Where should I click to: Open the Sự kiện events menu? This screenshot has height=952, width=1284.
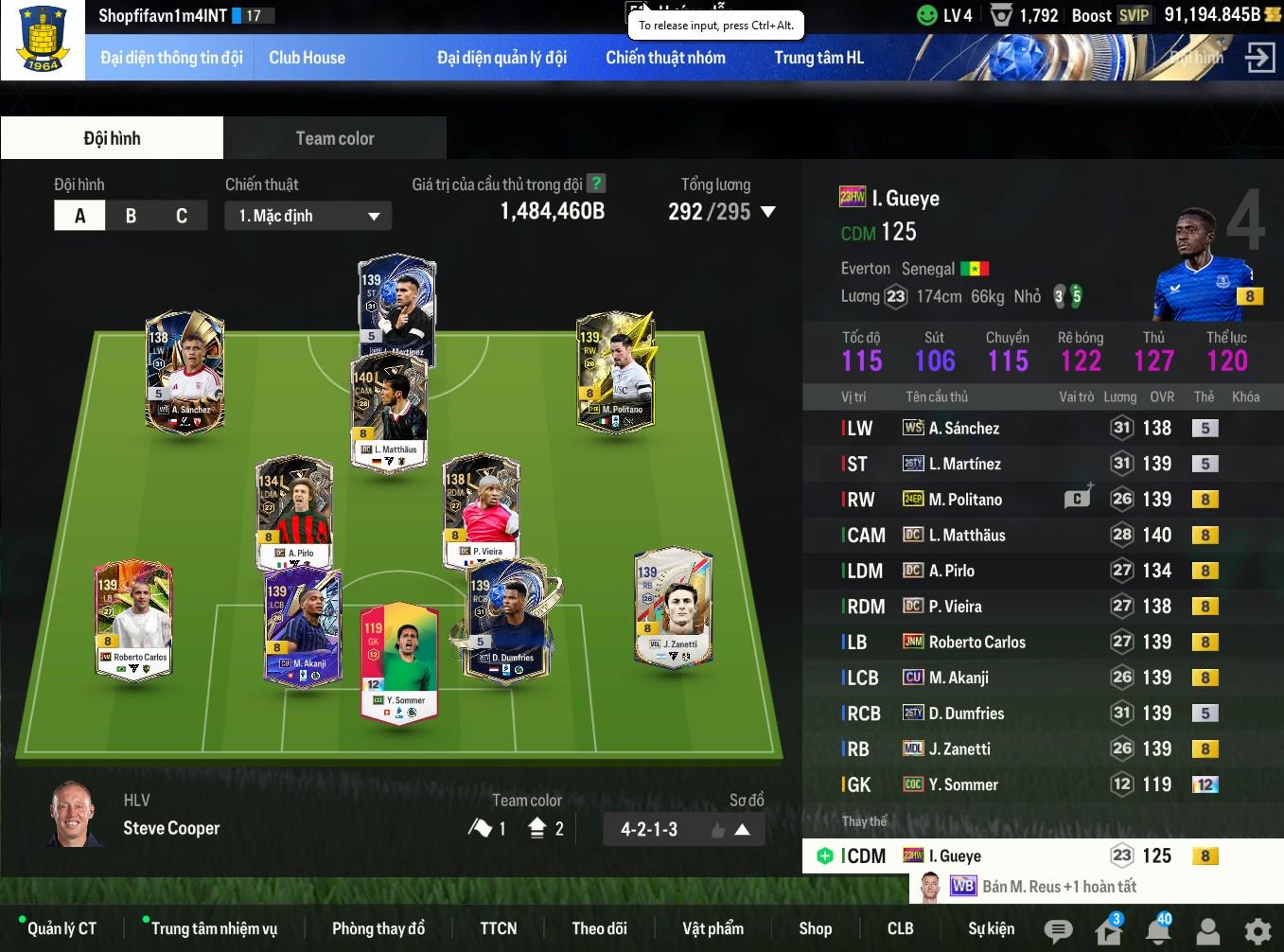pyautogui.click(x=991, y=929)
